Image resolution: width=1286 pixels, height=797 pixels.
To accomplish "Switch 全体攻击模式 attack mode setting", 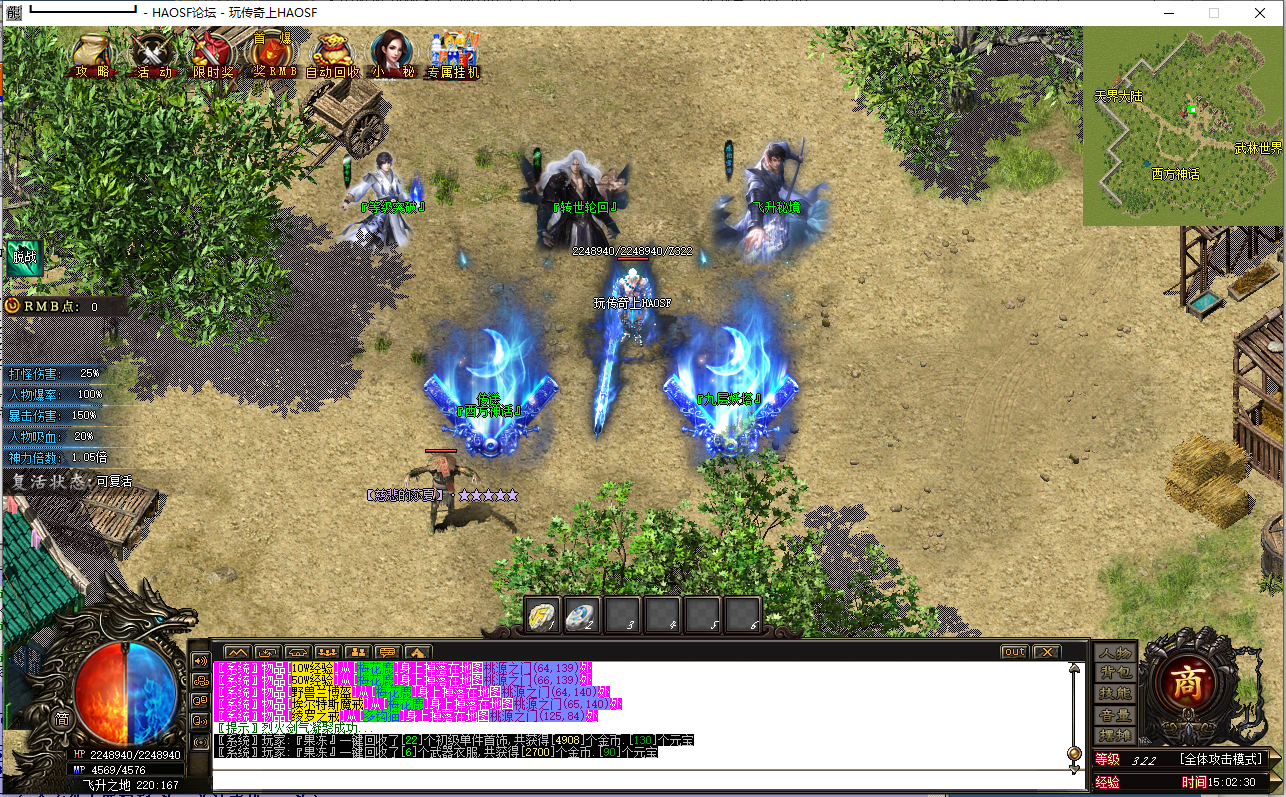I will [1222, 758].
